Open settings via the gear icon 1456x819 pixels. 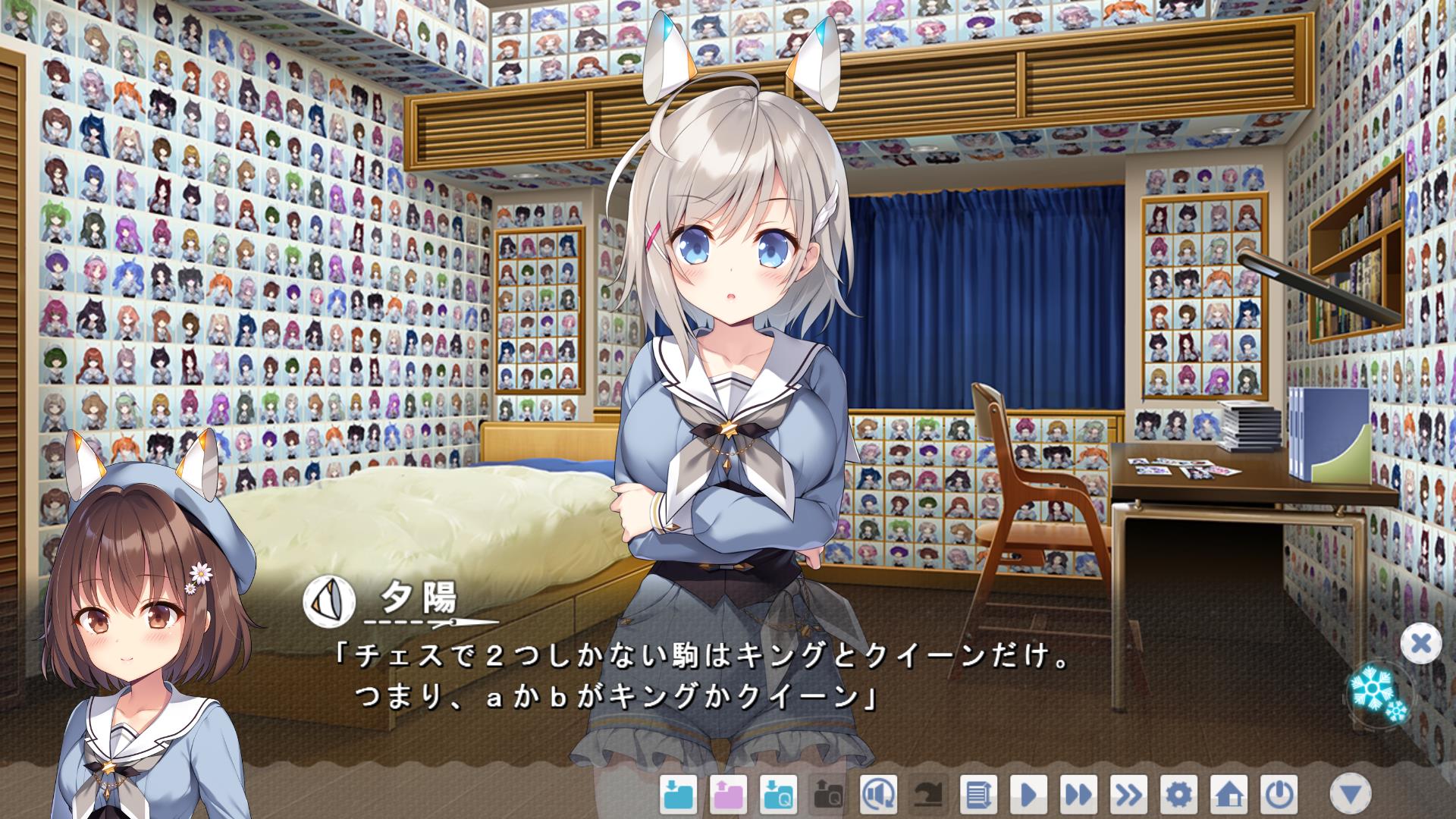tap(1178, 795)
